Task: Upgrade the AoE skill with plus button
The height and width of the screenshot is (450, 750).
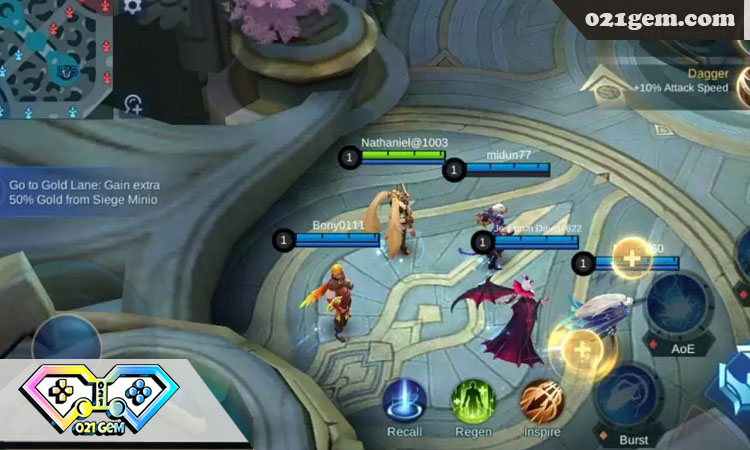Action: click(x=632, y=258)
